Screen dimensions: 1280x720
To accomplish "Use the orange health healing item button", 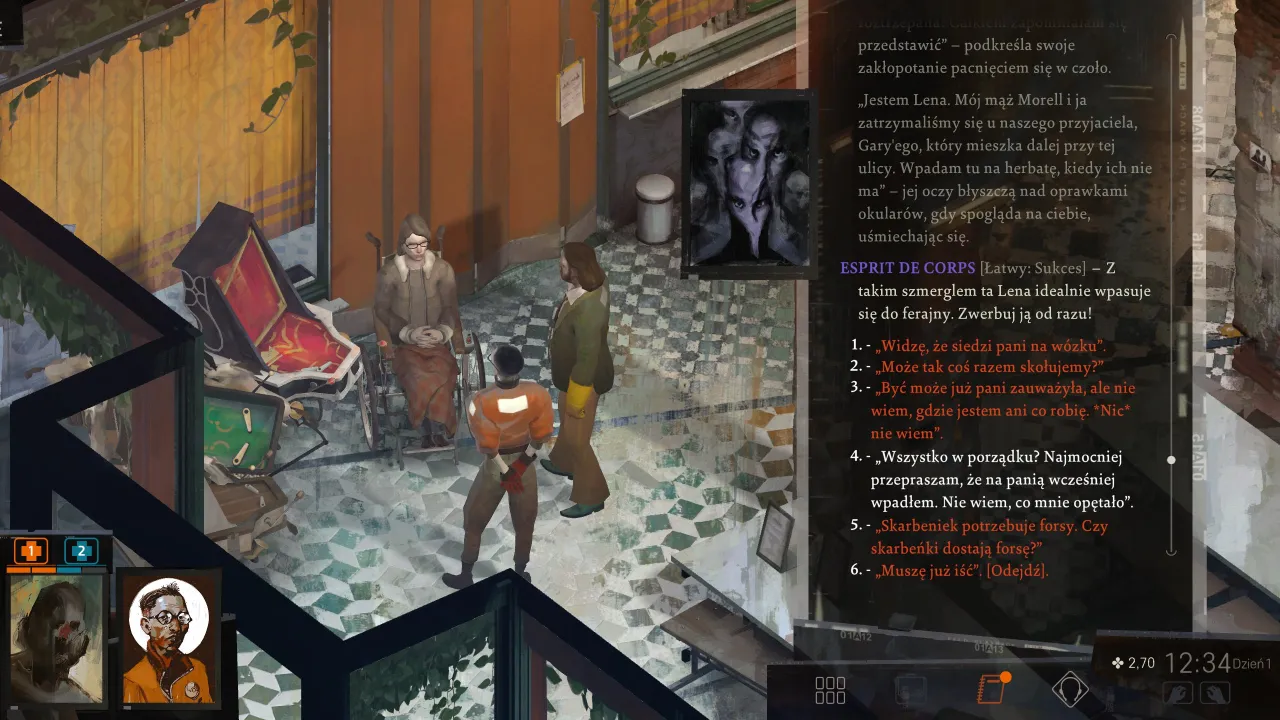I will coord(32,550).
